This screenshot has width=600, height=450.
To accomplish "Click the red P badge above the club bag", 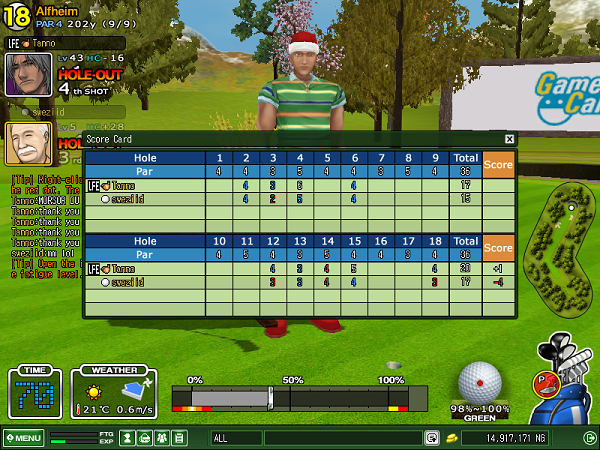I will click(545, 381).
